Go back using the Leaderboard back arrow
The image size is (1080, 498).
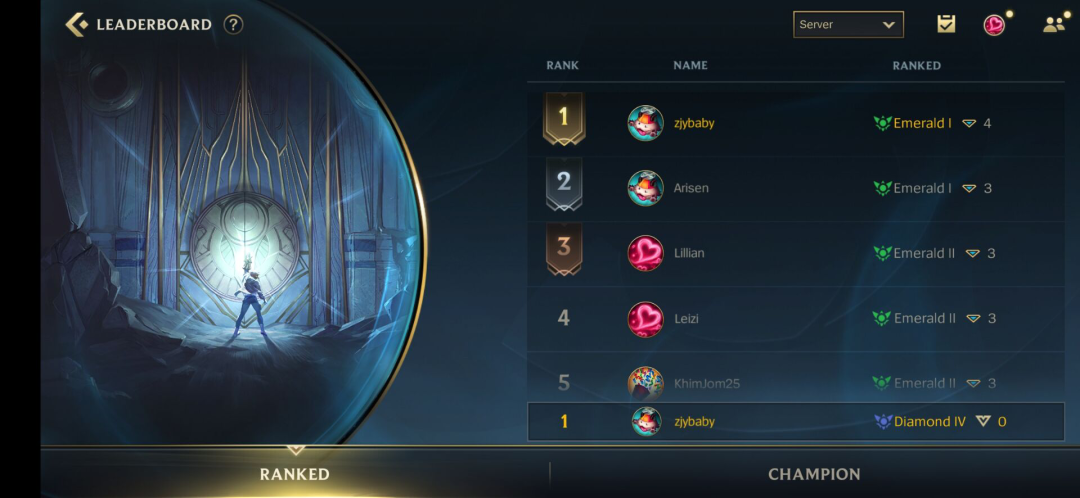pyautogui.click(x=77, y=24)
